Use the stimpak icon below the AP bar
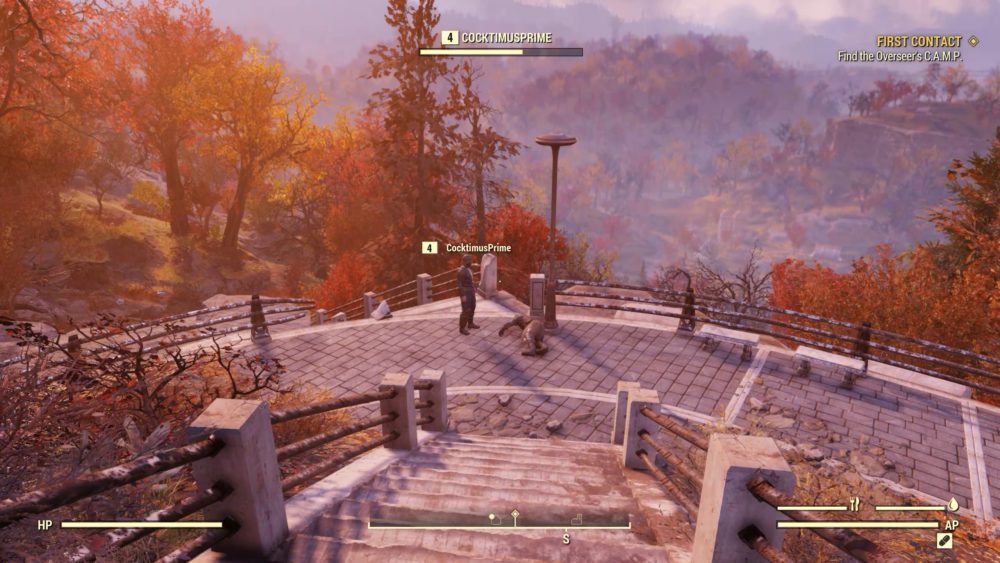 [x=944, y=540]
